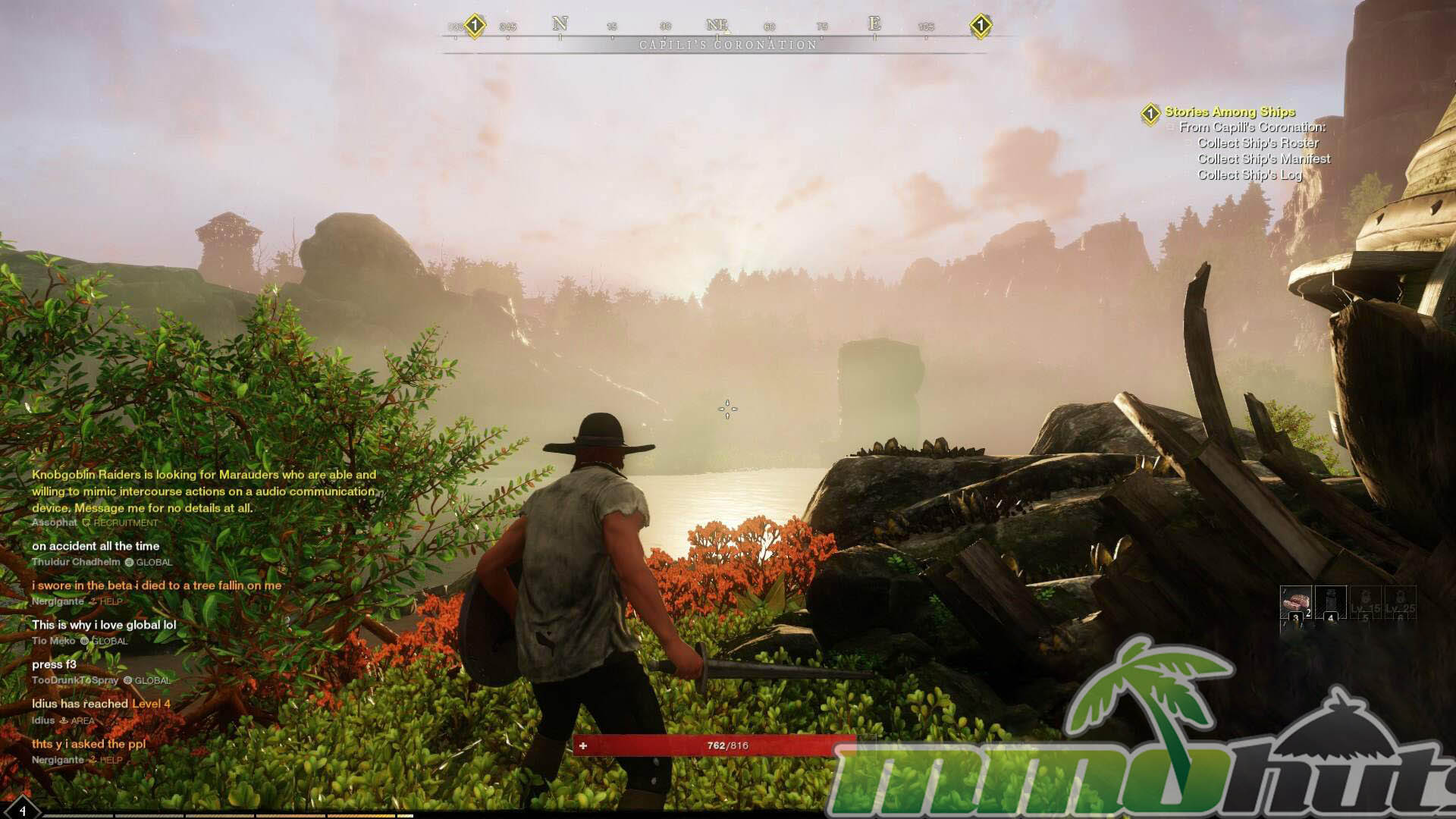Select the Collect Ship's Log objective
This screenshot has width=1456, height=819.
[x=1249, y=175]
